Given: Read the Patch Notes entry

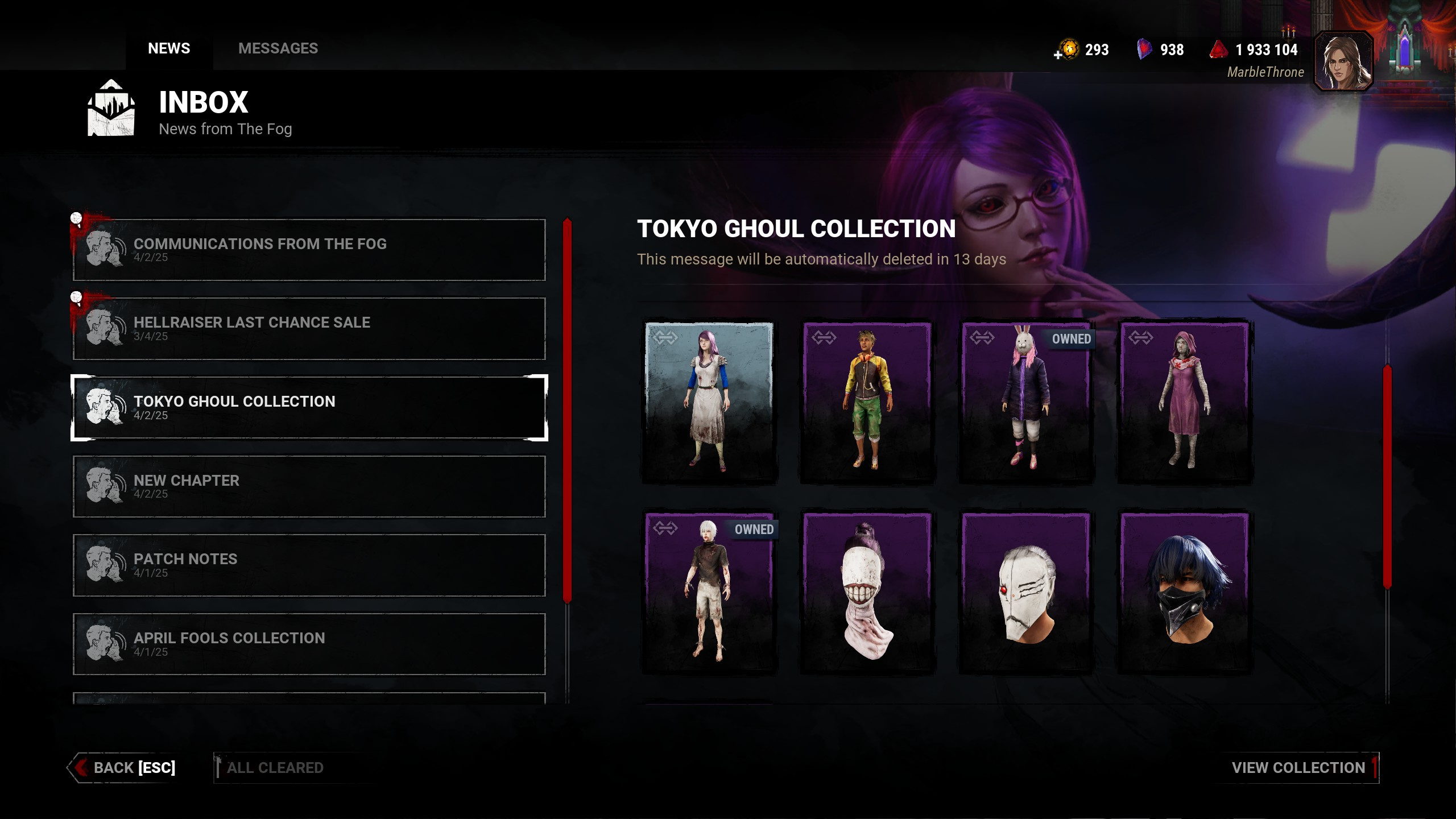Looking at the screenshot, I should coord(309,565).
